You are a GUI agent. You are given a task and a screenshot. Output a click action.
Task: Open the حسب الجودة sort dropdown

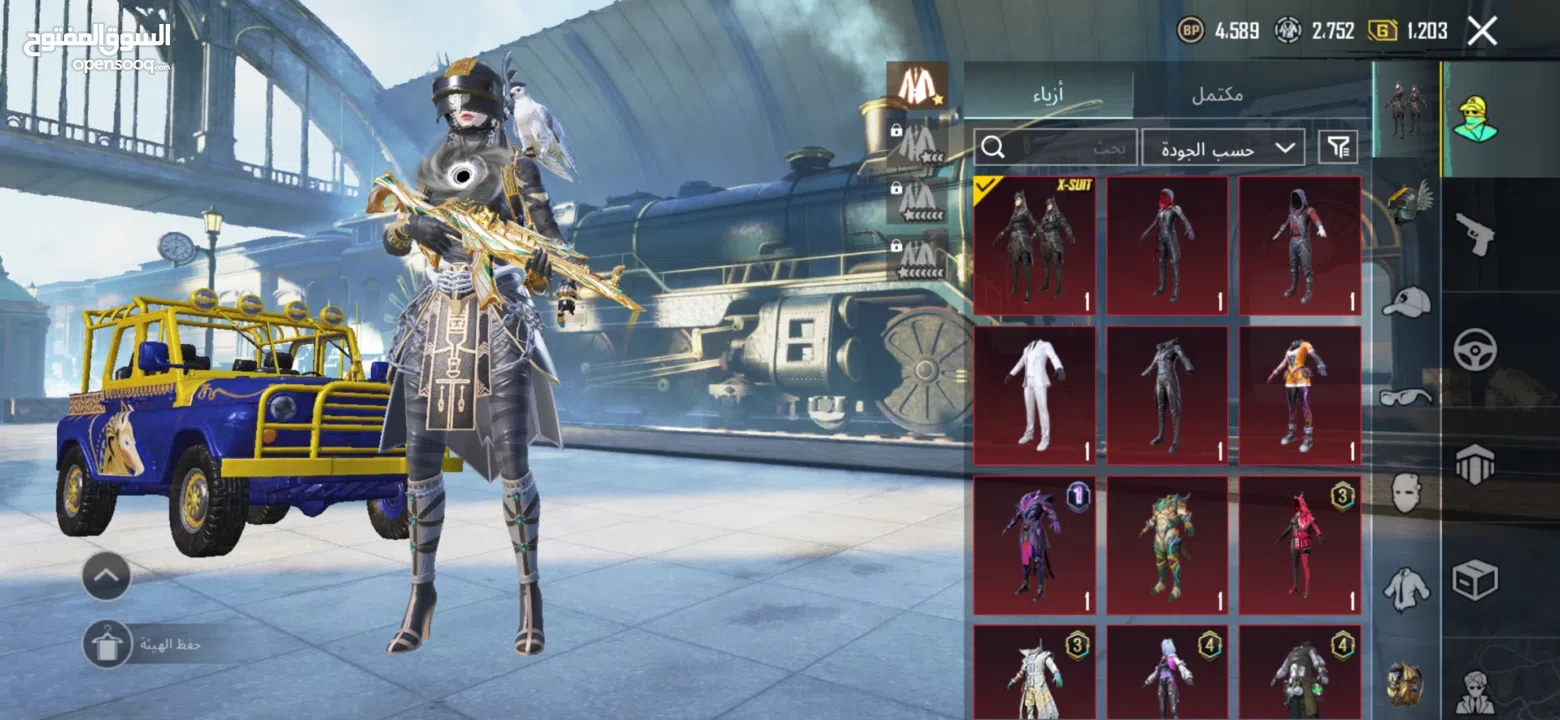coord(1223,148)
